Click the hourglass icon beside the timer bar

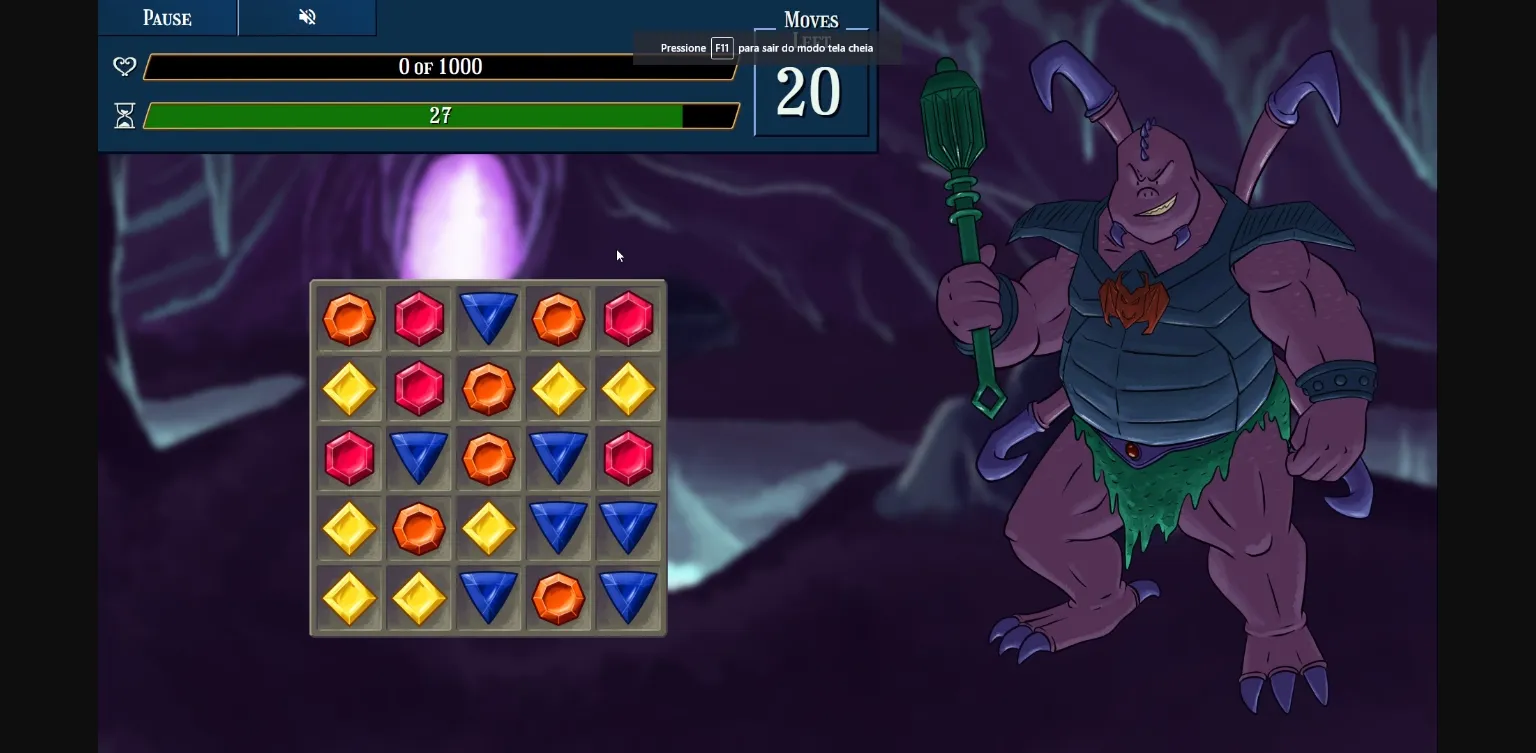point(124,116)
